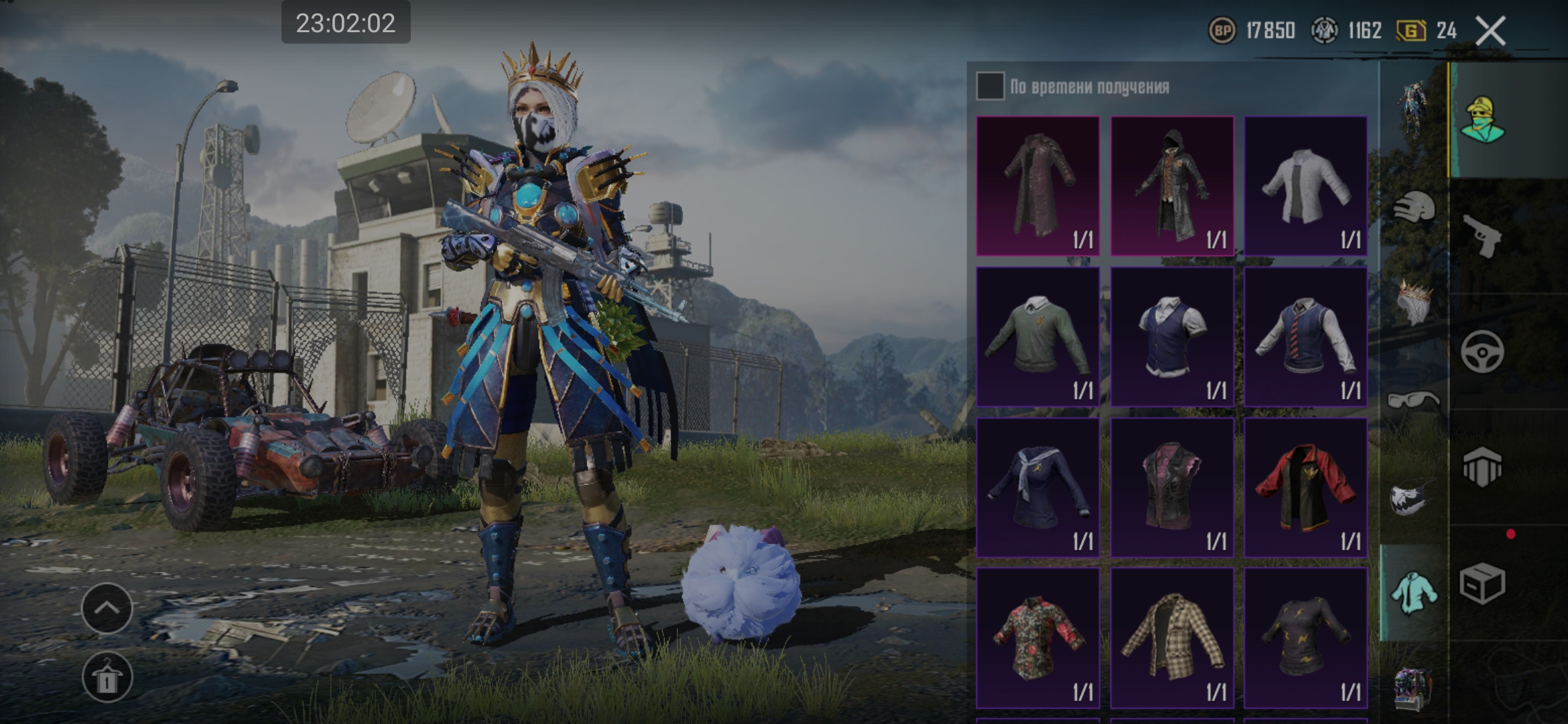Pick the navy vest with short sleeves

[1171, 337]
